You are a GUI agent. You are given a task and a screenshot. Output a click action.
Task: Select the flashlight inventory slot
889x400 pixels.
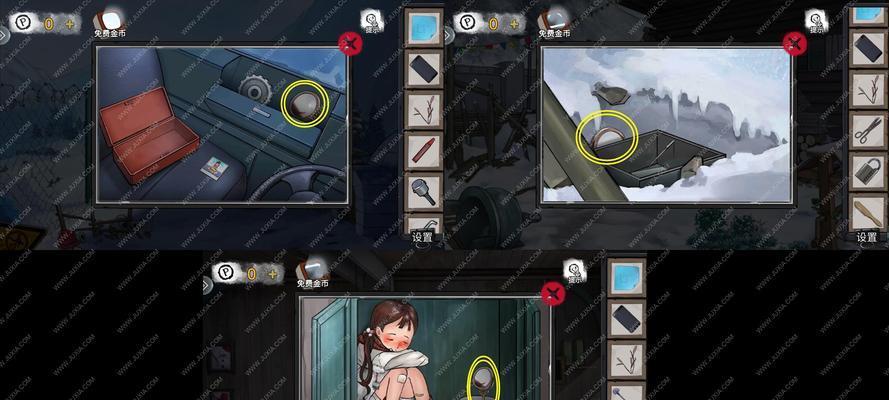422,190
